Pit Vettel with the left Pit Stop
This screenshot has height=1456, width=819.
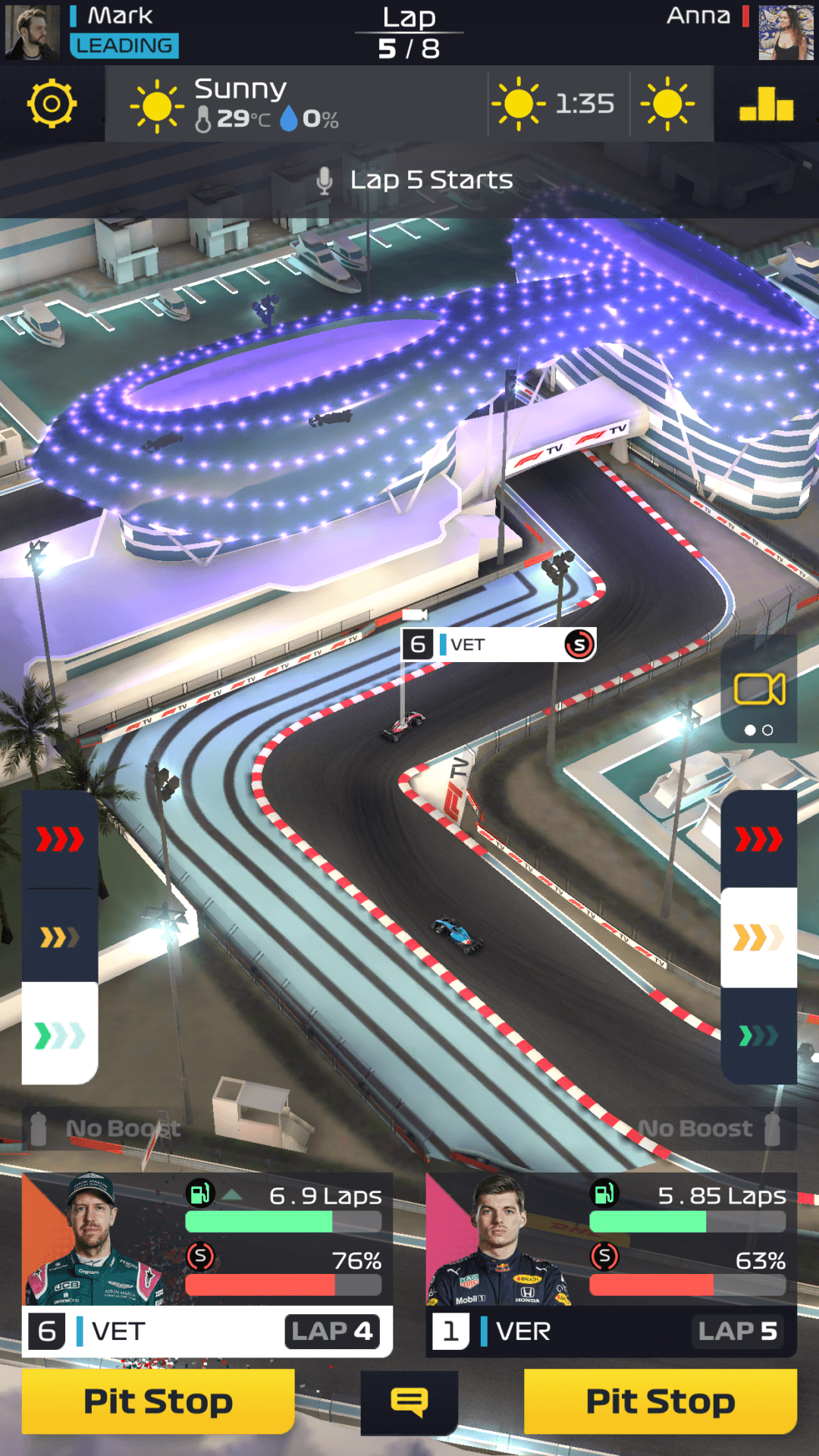[158, 1401]
